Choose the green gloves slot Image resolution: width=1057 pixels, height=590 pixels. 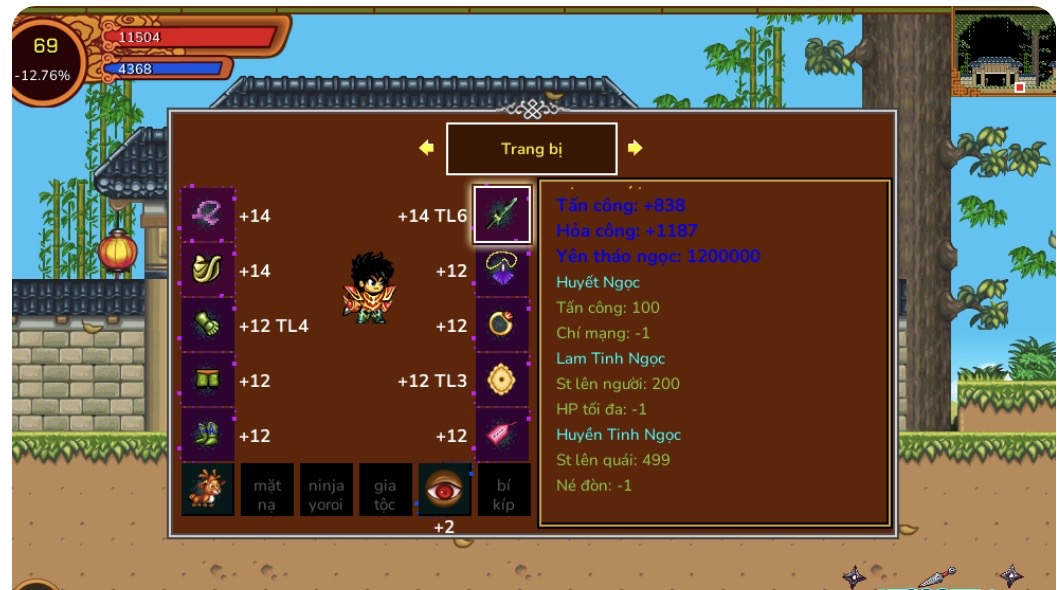208,325
